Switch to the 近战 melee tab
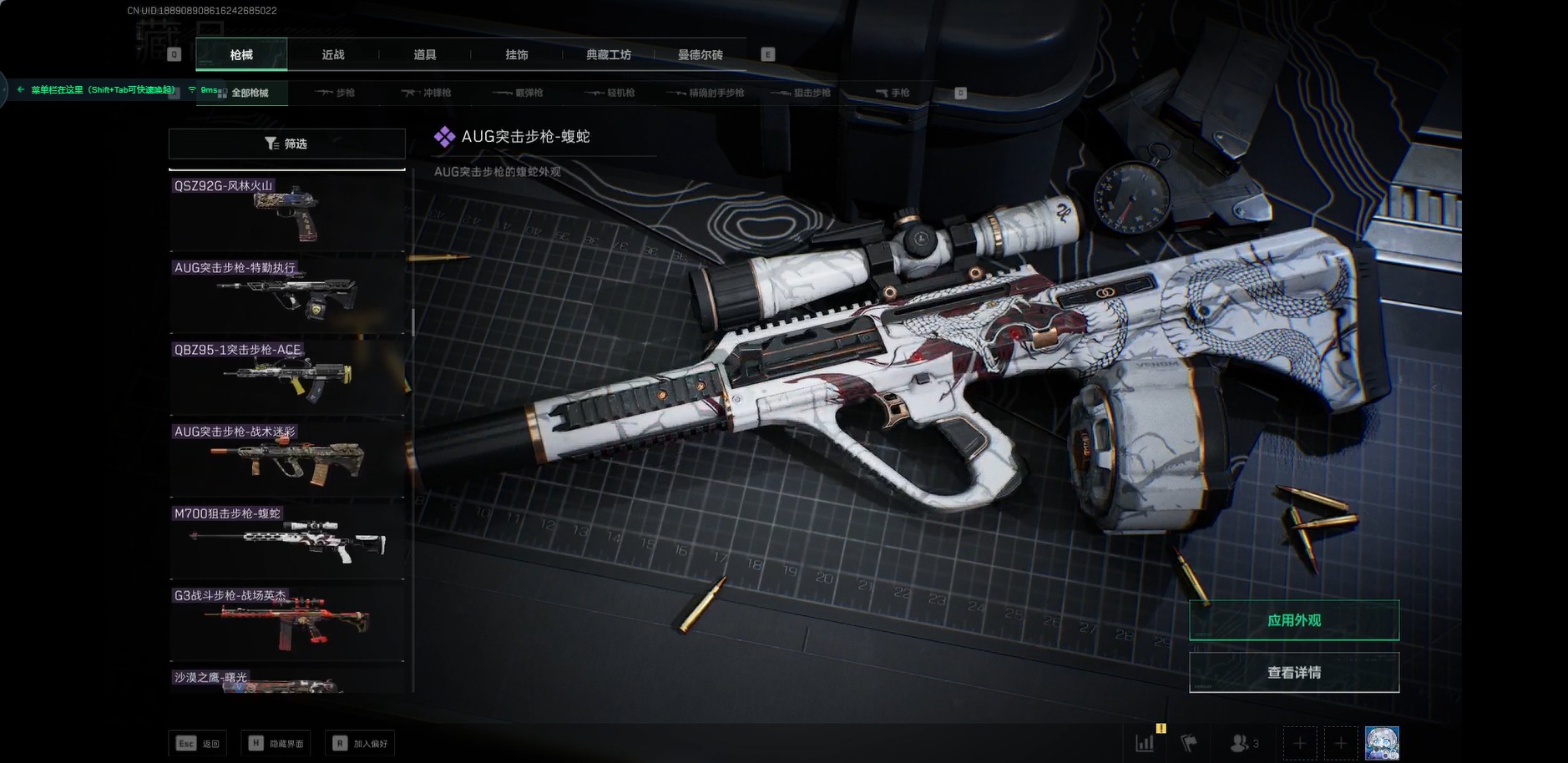 pos(333,55)
